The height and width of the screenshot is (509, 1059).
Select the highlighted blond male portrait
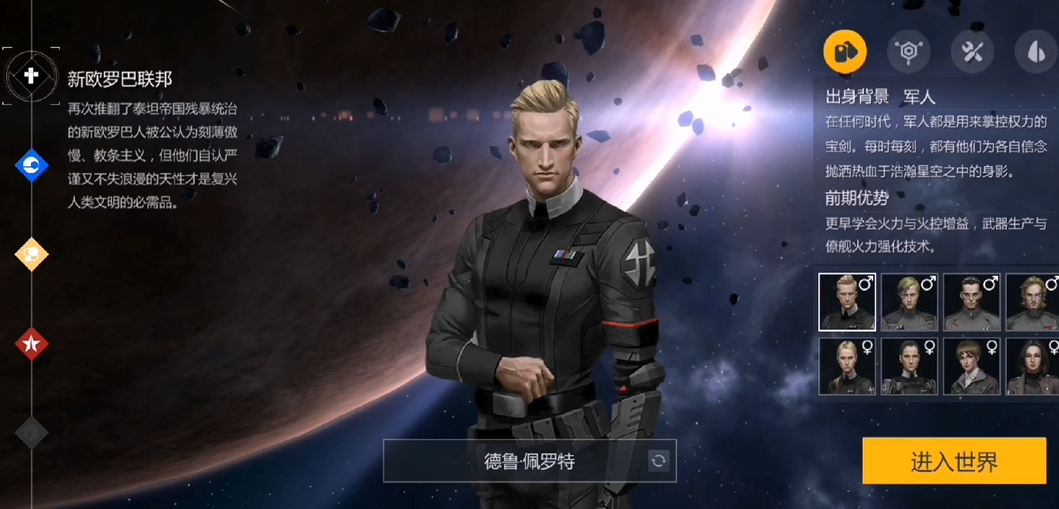(847, 302)
